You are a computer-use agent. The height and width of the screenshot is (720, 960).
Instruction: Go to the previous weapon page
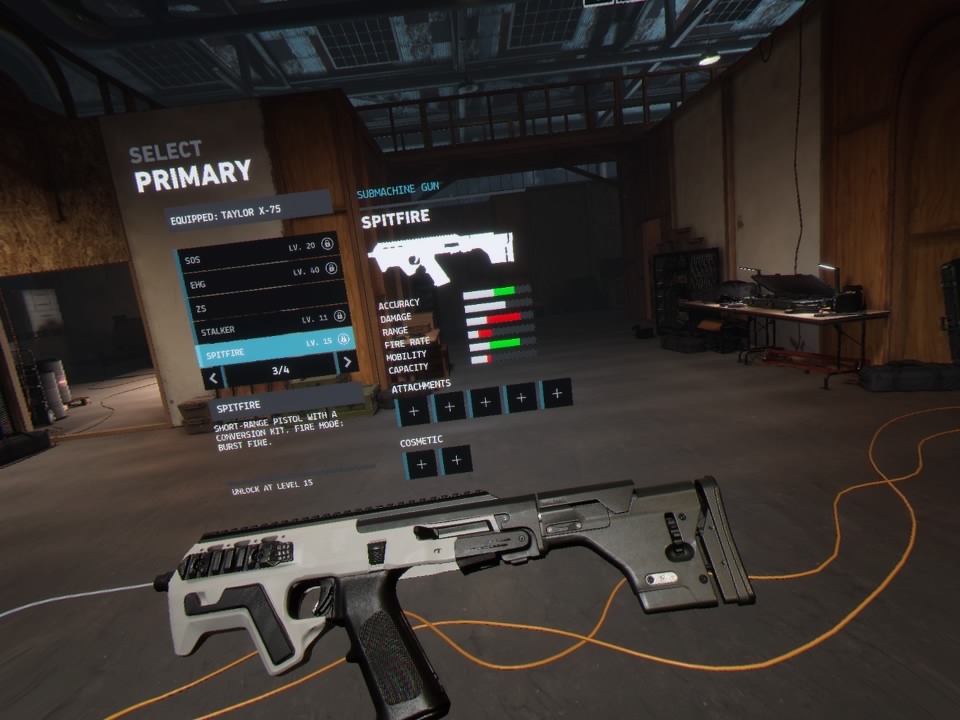[x=213, y=377]
